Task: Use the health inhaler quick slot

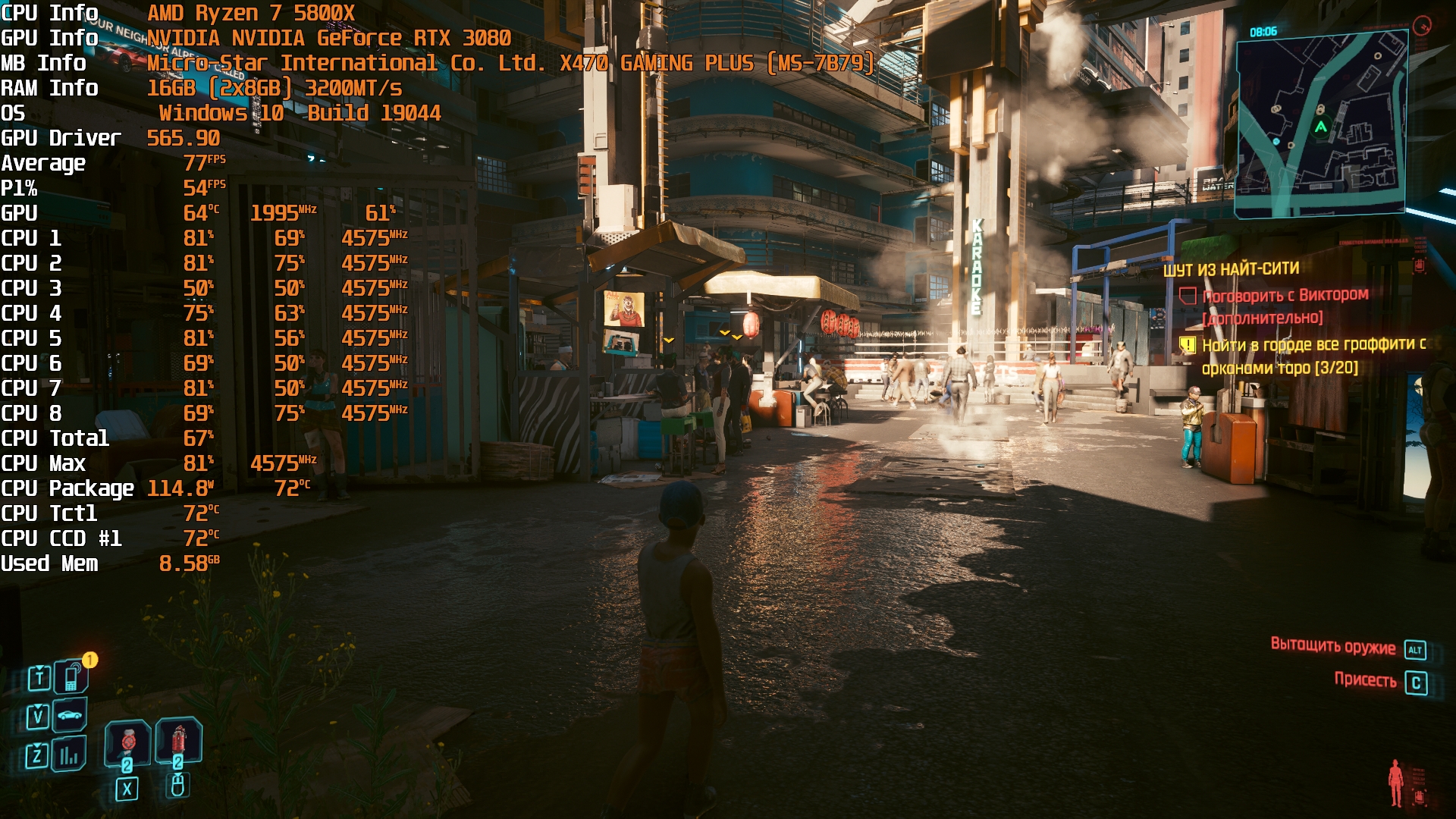Action: click(x=127, y=743)
